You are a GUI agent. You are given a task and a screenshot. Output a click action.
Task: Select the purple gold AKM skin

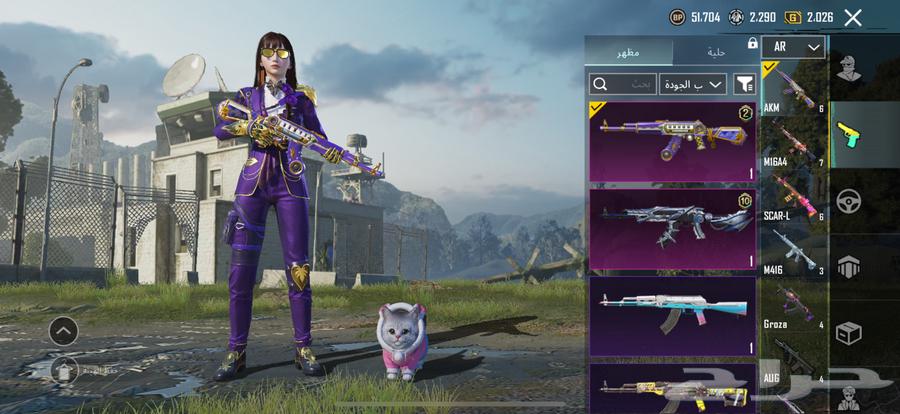click(672, 141)
